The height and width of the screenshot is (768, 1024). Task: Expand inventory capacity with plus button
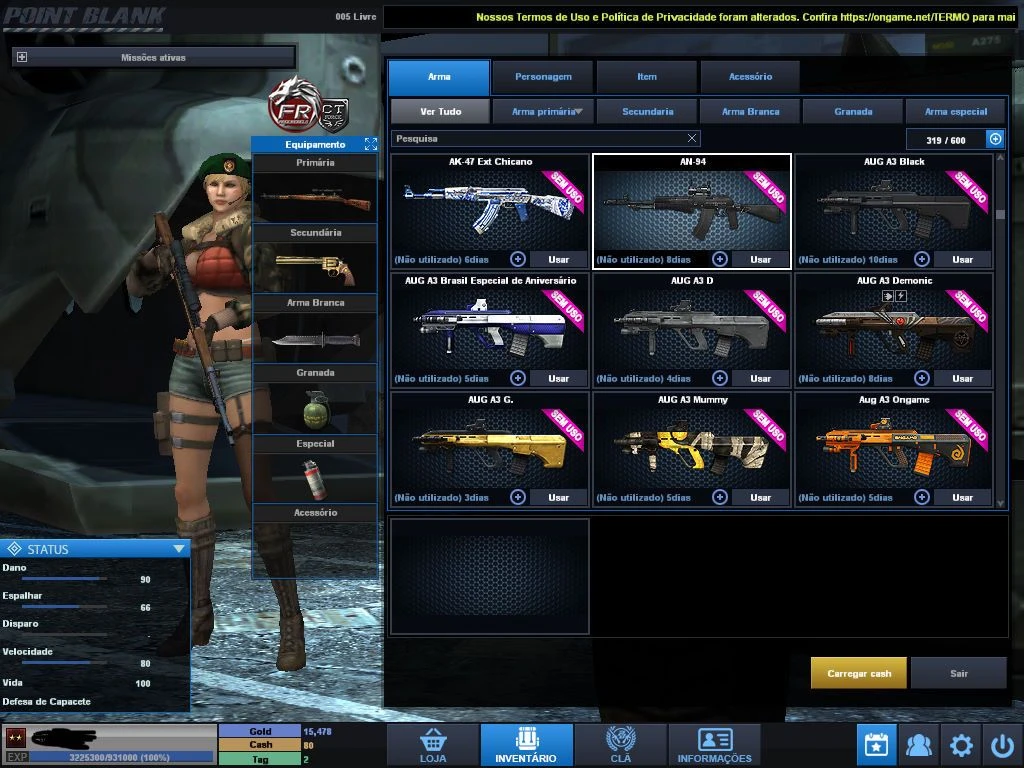tap(995, 140)
